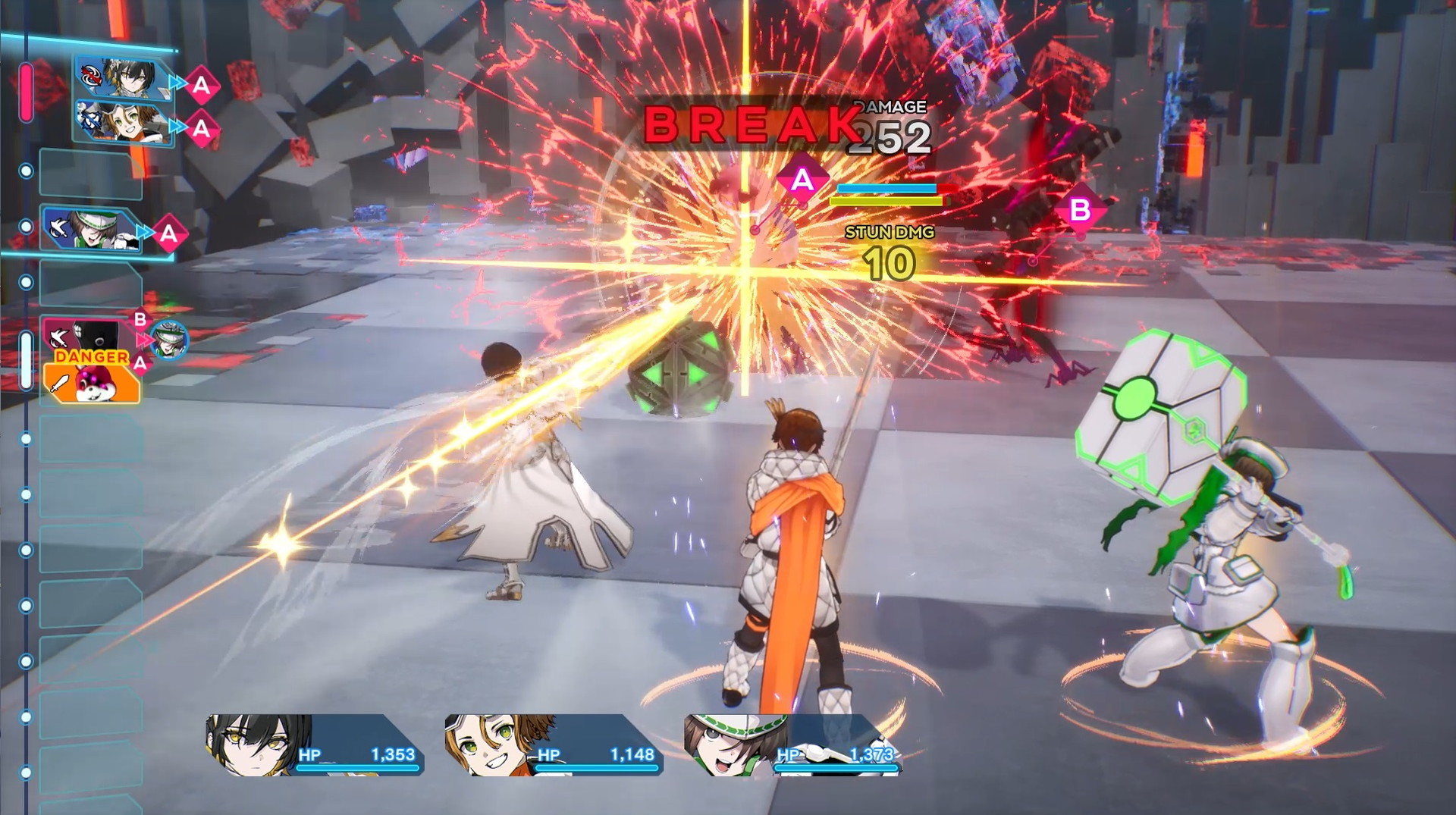Open the party panel showing HP 1,373
The image size is (1456, 815).
pos(792,744)
